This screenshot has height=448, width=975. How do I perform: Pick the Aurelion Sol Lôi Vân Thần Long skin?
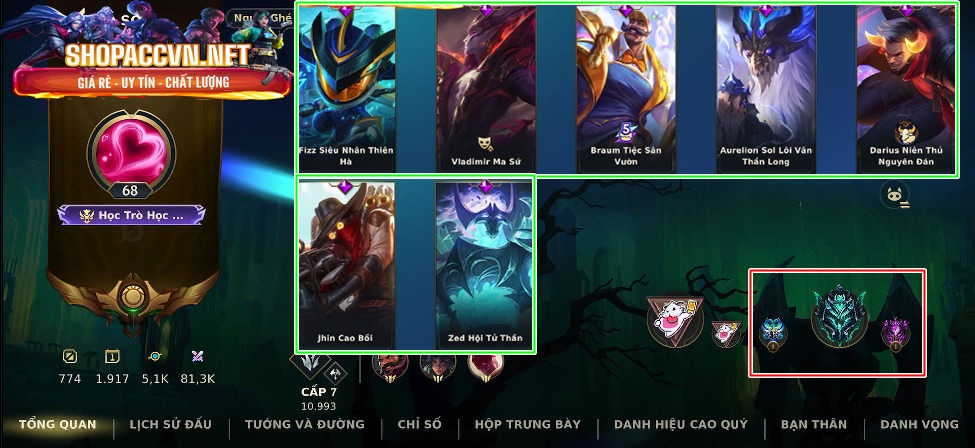[x=766, y=88]
